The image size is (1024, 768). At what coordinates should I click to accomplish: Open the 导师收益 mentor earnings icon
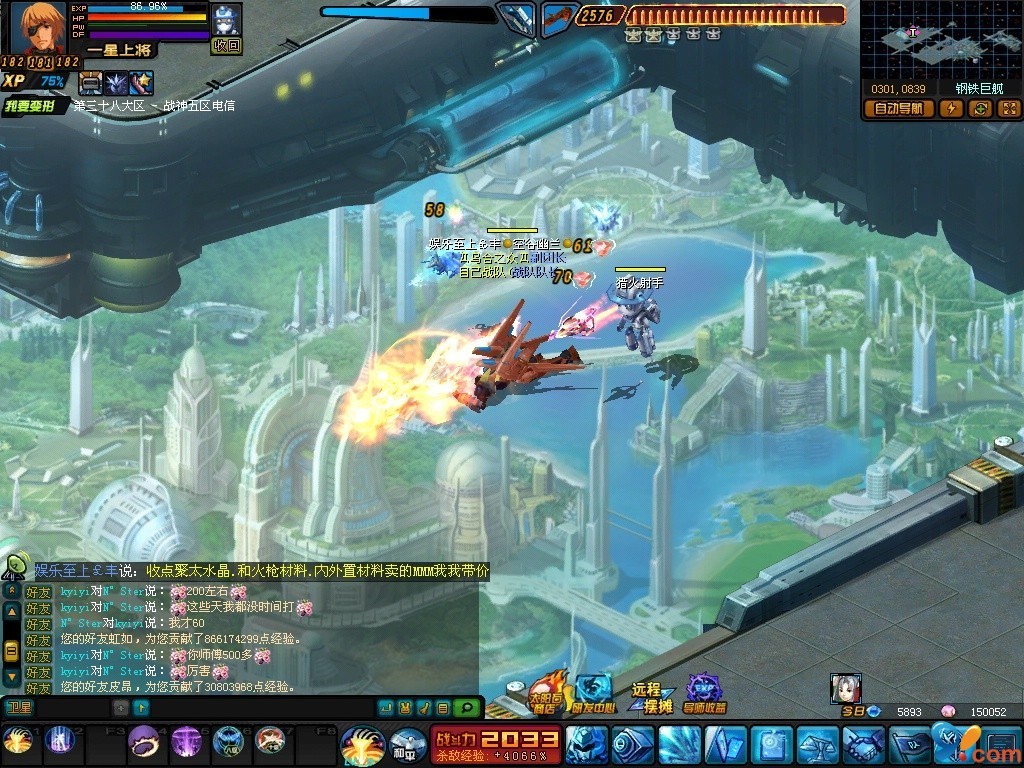tap(706, 694)
